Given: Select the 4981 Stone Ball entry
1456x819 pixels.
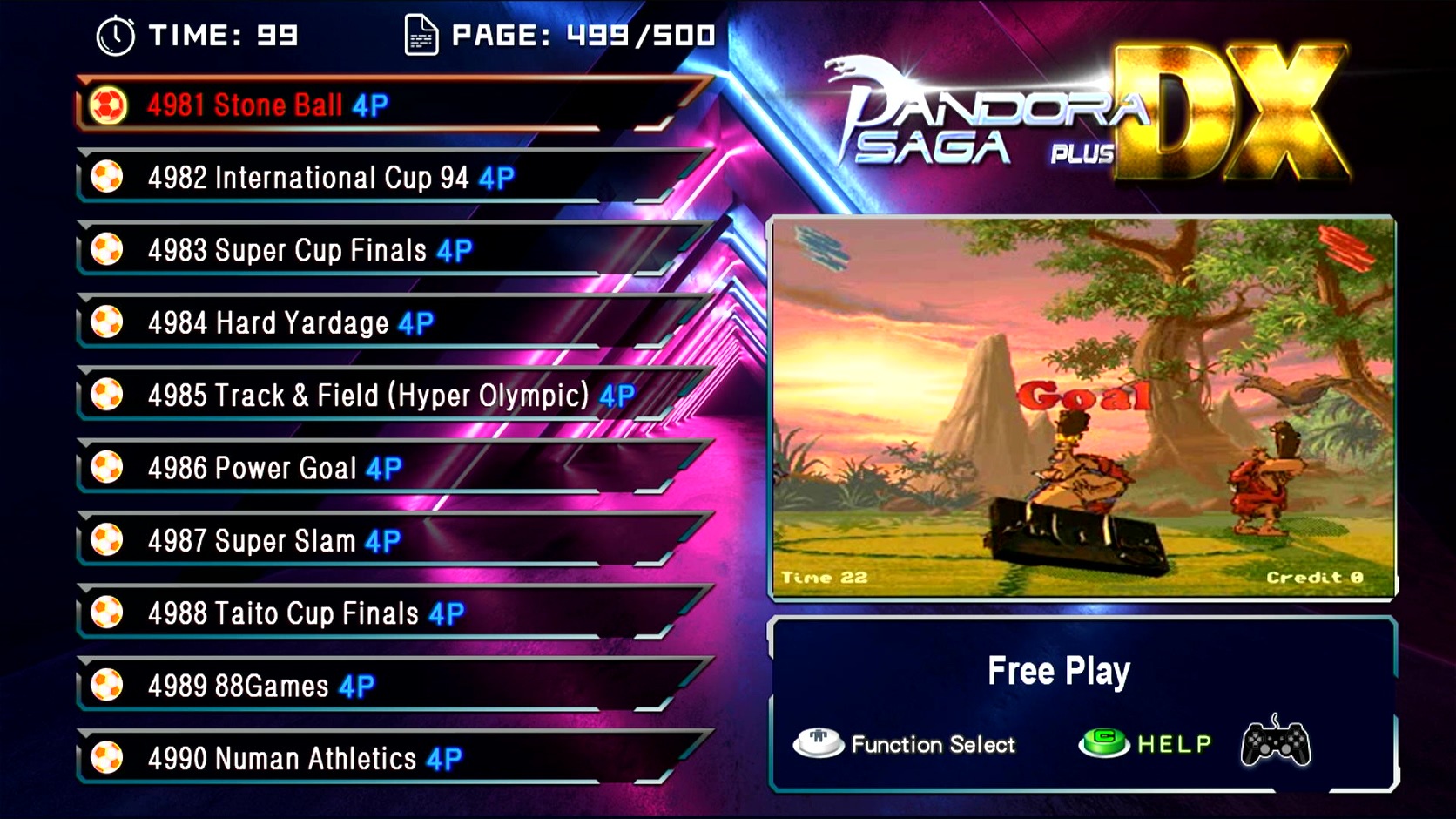Looking at the screenshot, I should coord(266,105).
